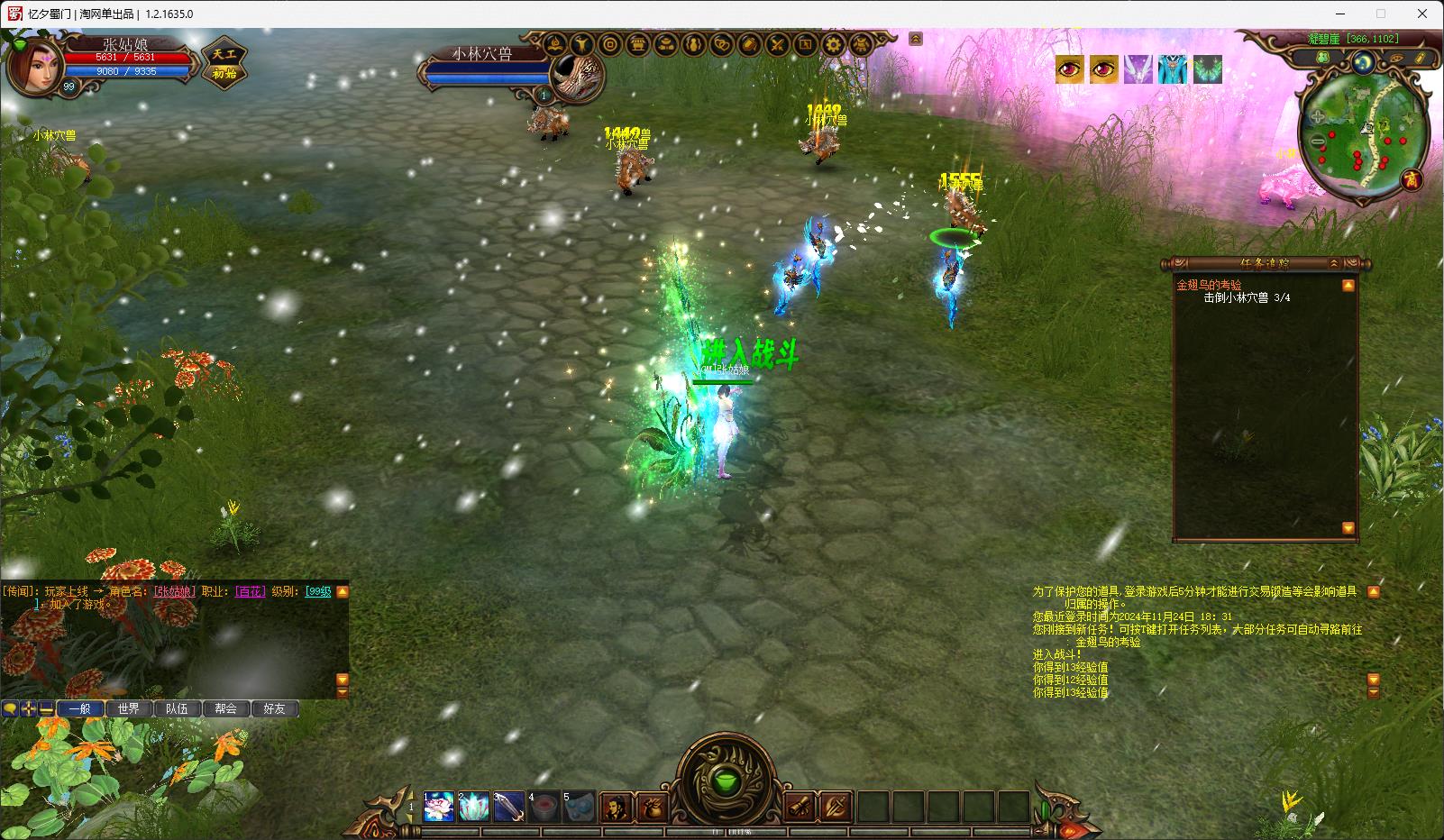Open the gear settings menu icon
This screenshot has width=1444, height=840.
pos(834,44)
